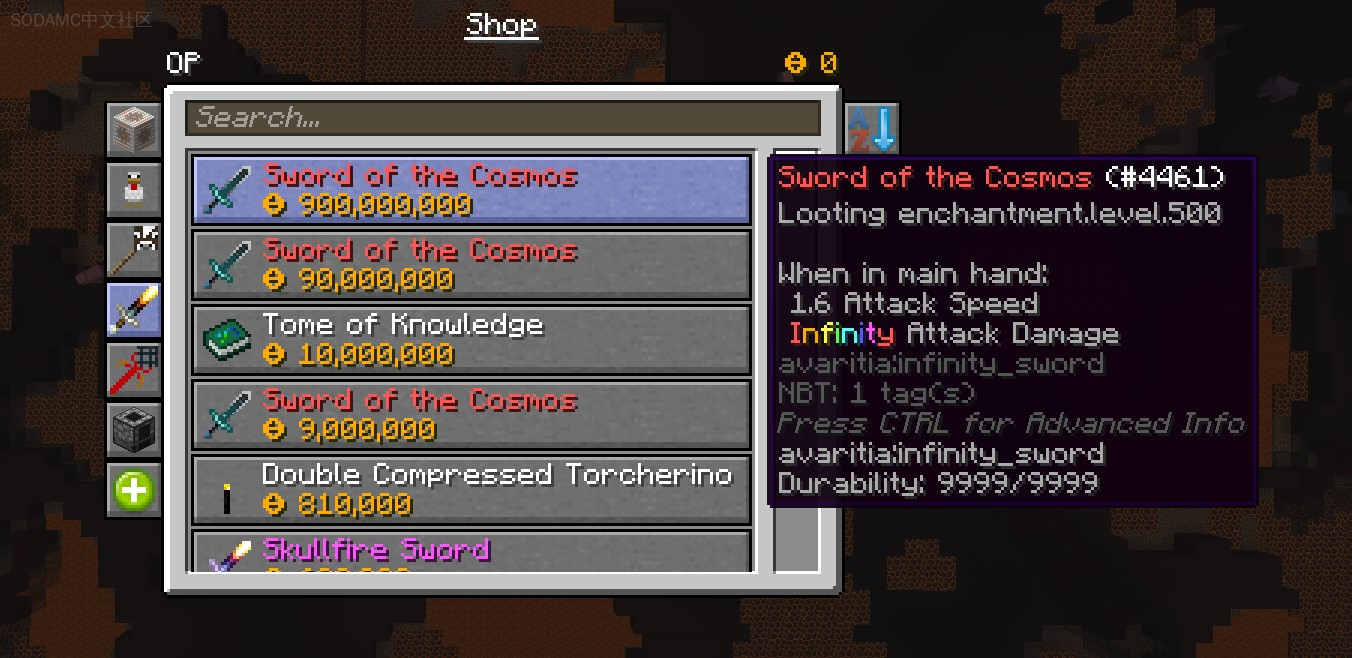Click the green plus add-tab button
Image resolution: width=1352 pixels, height=658 pixels.
[134, 491]
